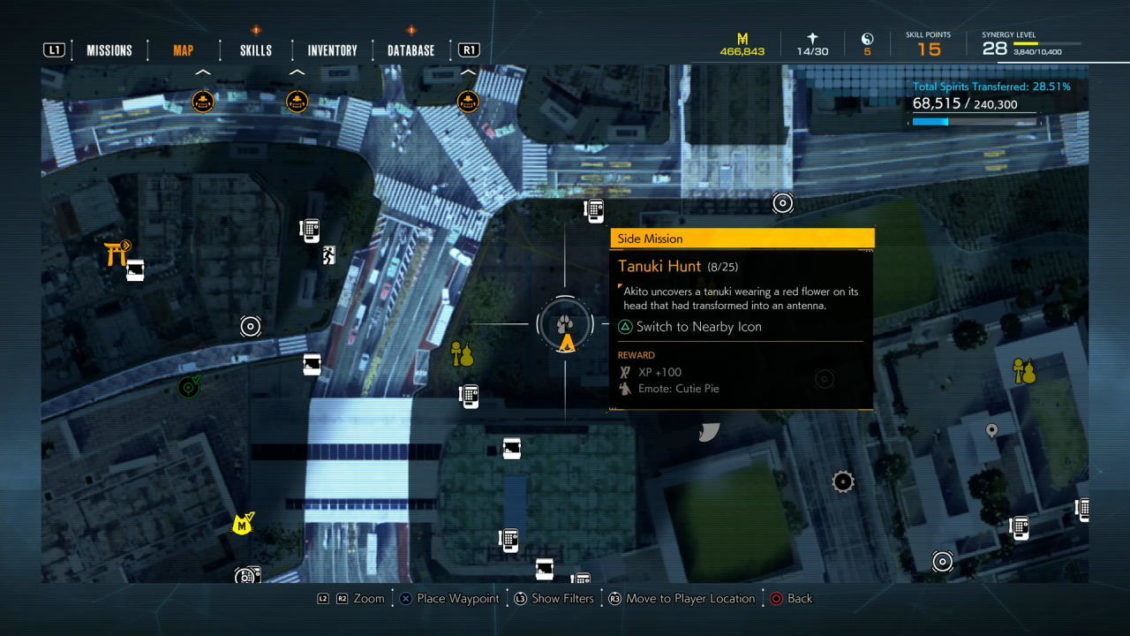Switch to the Skills tab
Viewport: 1130px width, 636px height.
tap(256, 50)
